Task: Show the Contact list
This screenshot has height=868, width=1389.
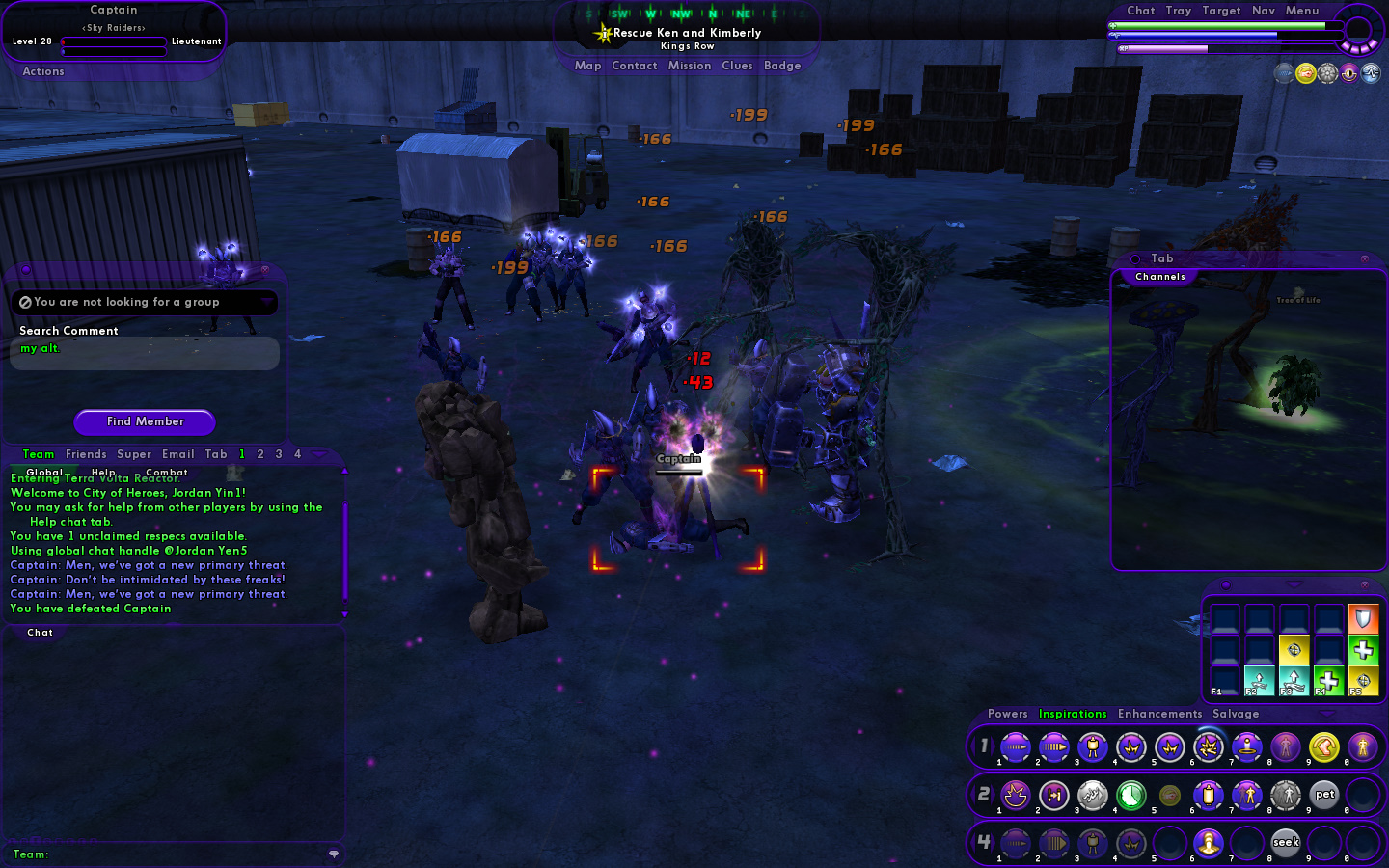Action: coord(634,66)
